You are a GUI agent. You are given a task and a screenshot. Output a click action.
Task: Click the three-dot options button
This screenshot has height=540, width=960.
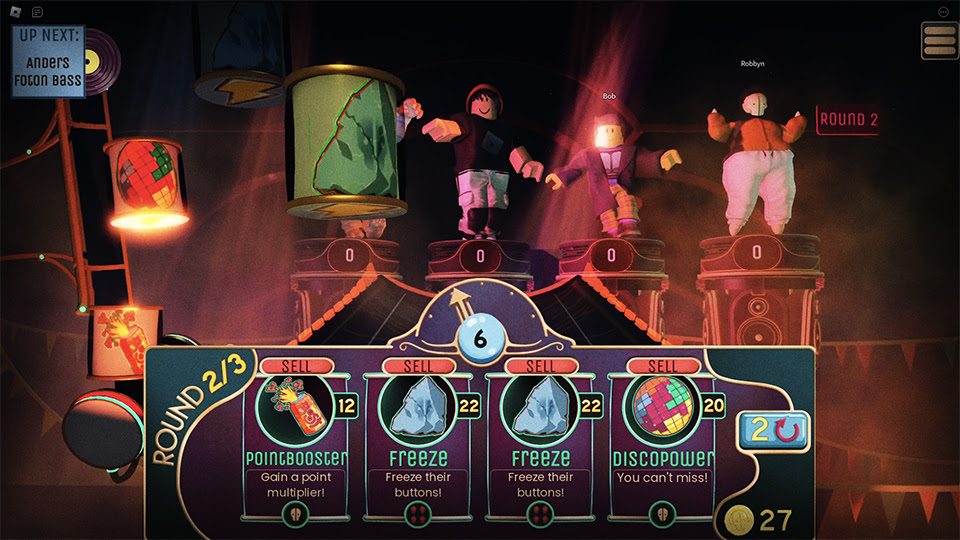point(943,12)
